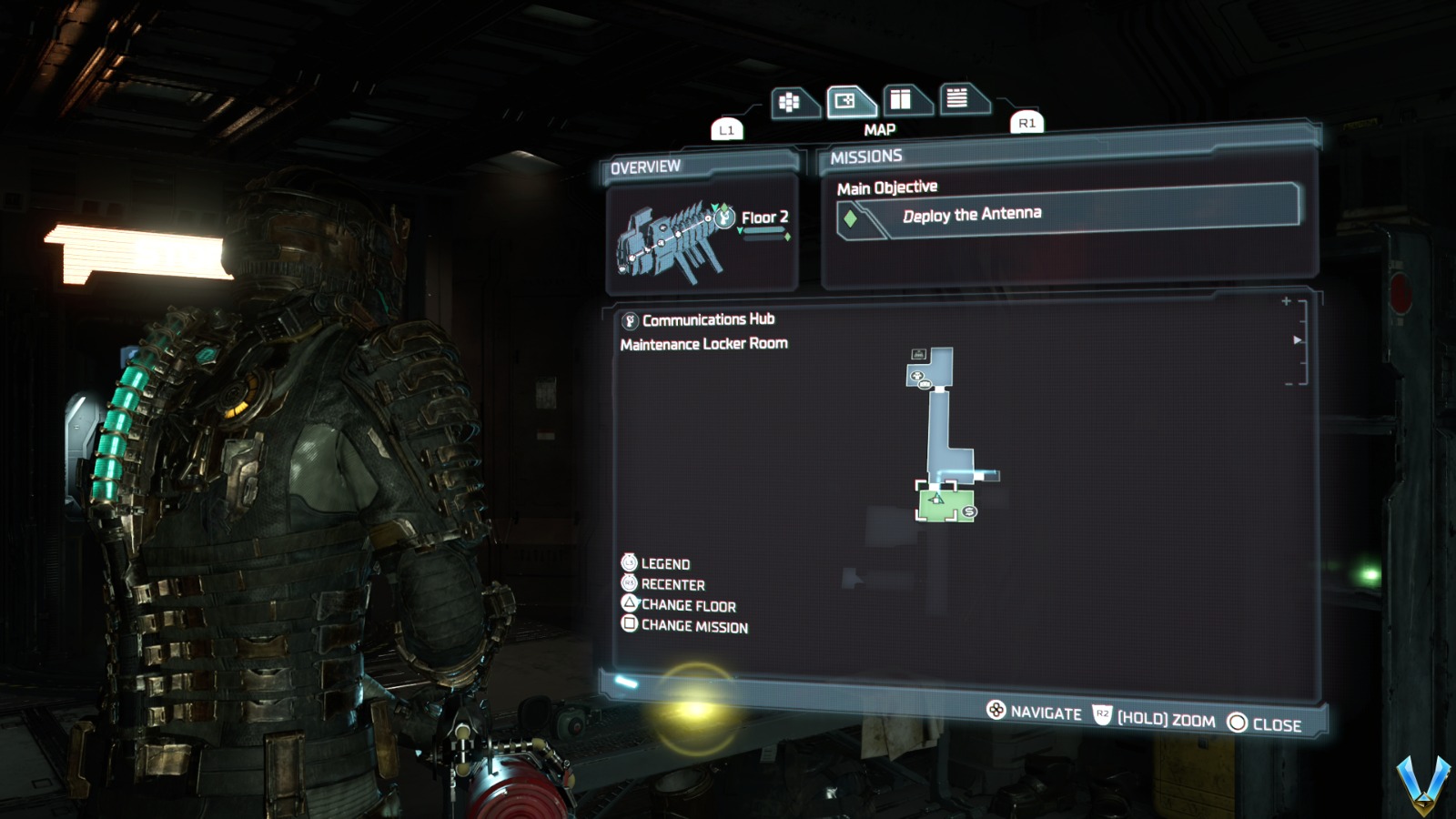Screen dimensions: 1456x819
Task: Select the Missions log icon
Action: 963,100
